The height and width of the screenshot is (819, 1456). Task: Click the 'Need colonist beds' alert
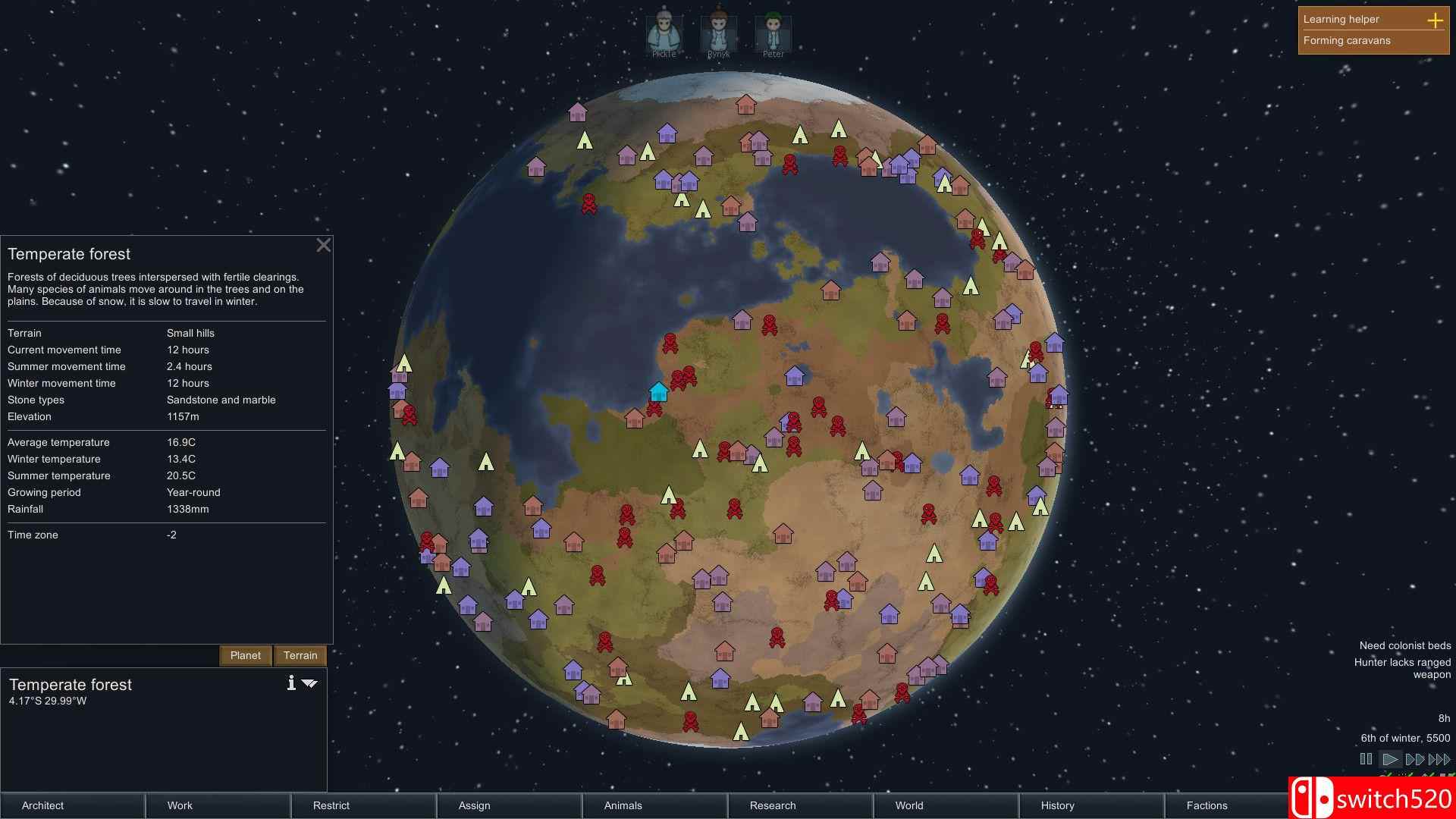point(1404,645)
